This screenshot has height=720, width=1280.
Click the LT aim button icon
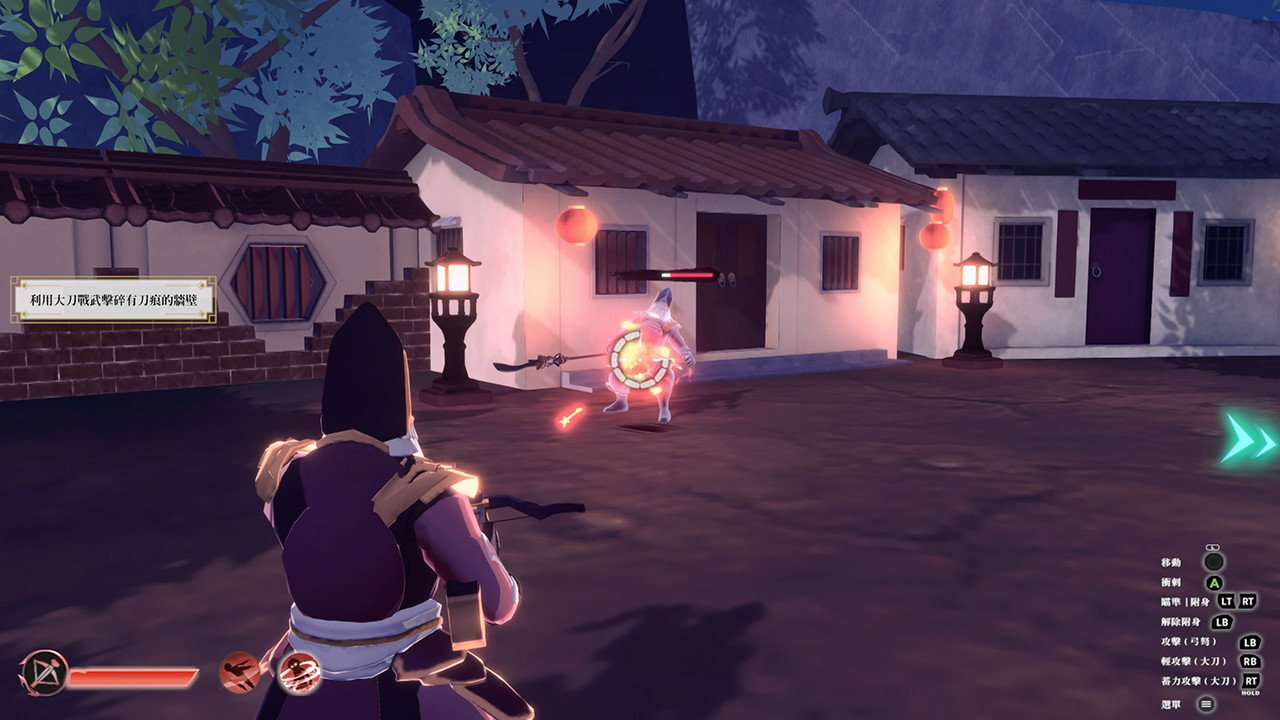[1226, 601]
